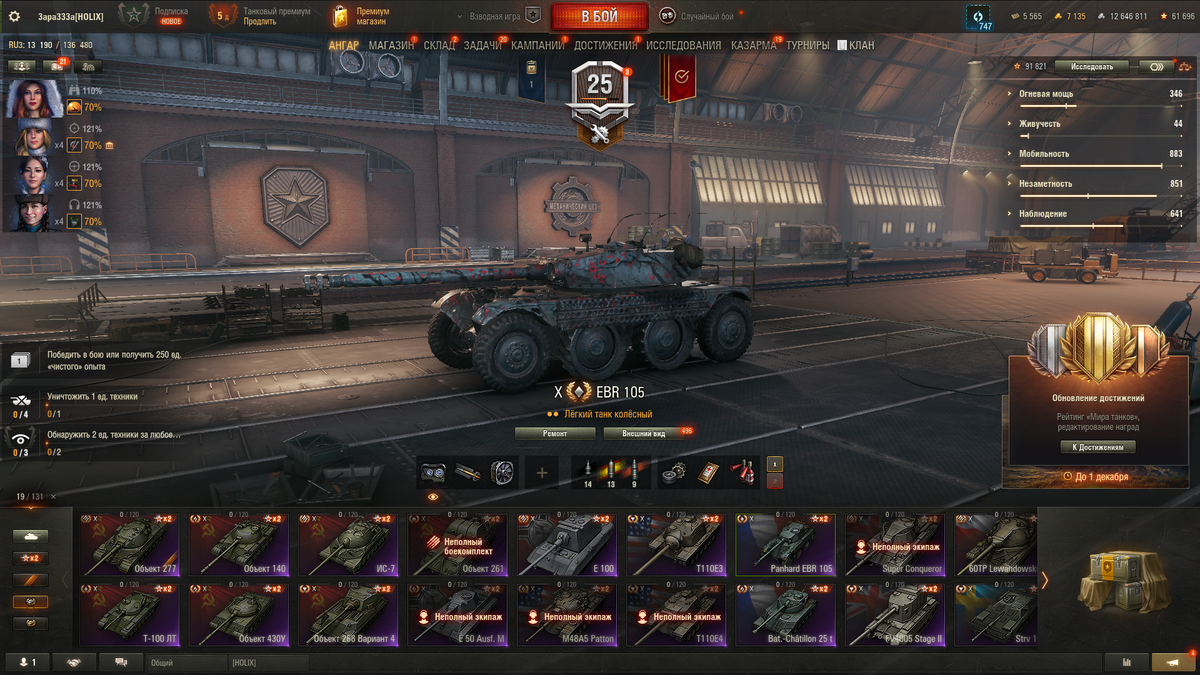Click the Исследовать research button

(x=1090, y=67)
